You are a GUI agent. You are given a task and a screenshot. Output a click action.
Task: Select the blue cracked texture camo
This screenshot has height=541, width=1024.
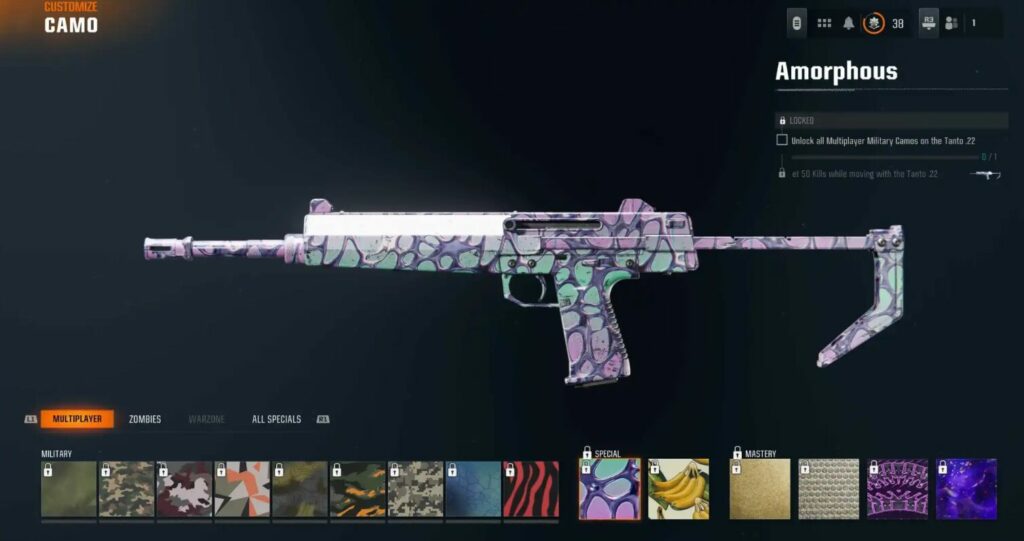pos(473,489)
